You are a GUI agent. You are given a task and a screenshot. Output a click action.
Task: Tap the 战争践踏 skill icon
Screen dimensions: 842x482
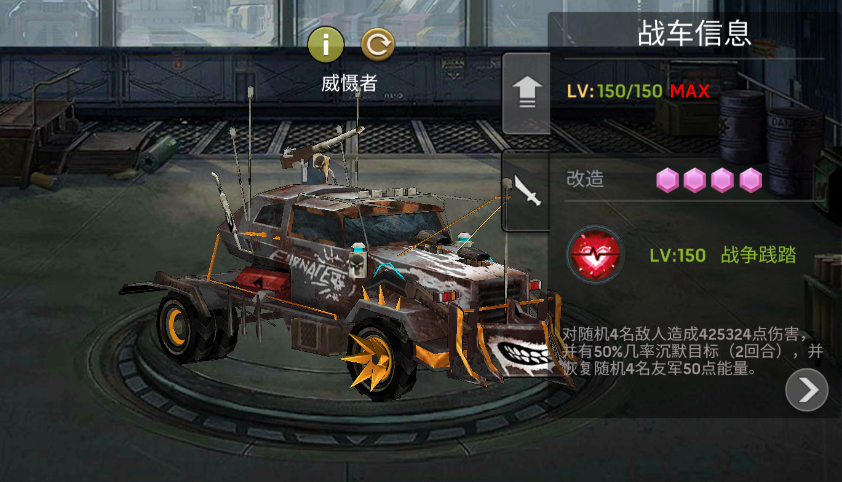[x=595, y=255]
